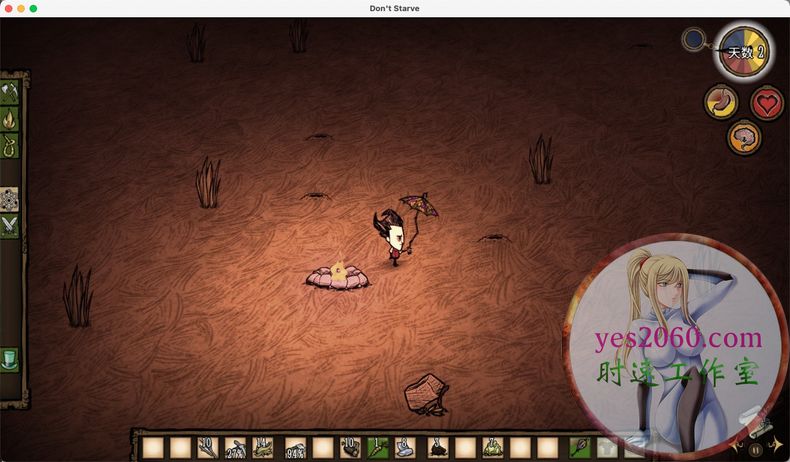Open the Science crafting tab
Screen dimensions: 790x462
(10, 197)
